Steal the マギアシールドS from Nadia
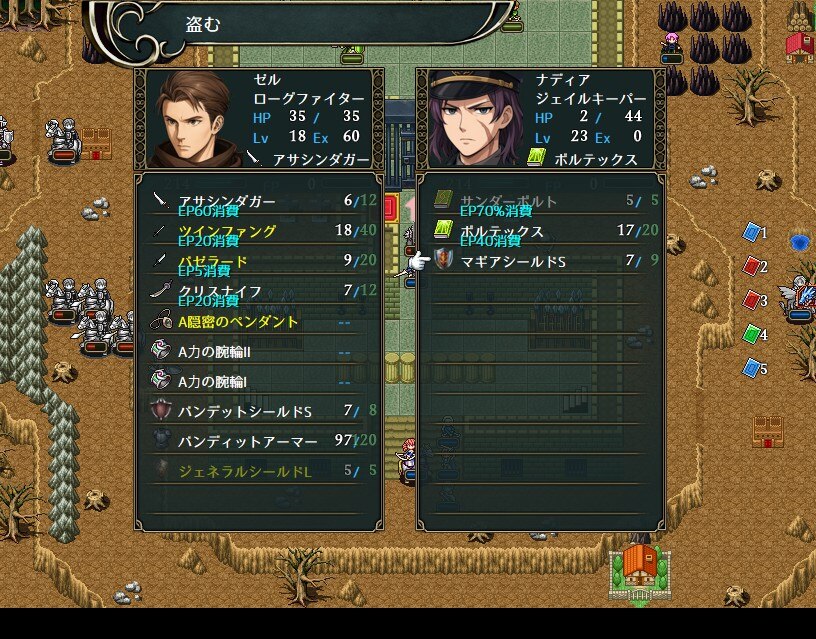The height and width of the screenshot is (639, 816). (x=540, y=261)
